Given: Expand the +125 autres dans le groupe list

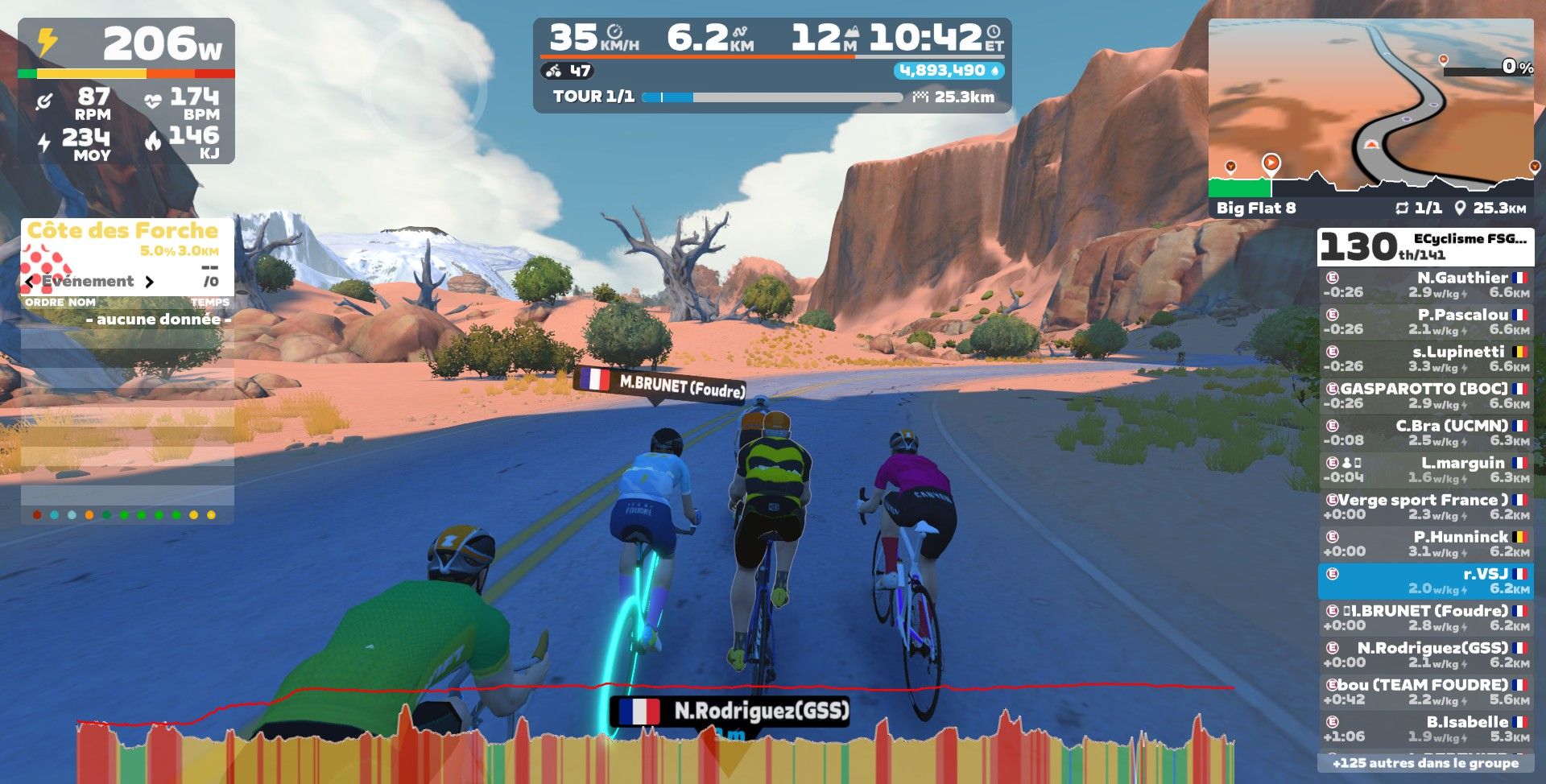Looking at the screenshot, I should tap(1425, 763).
